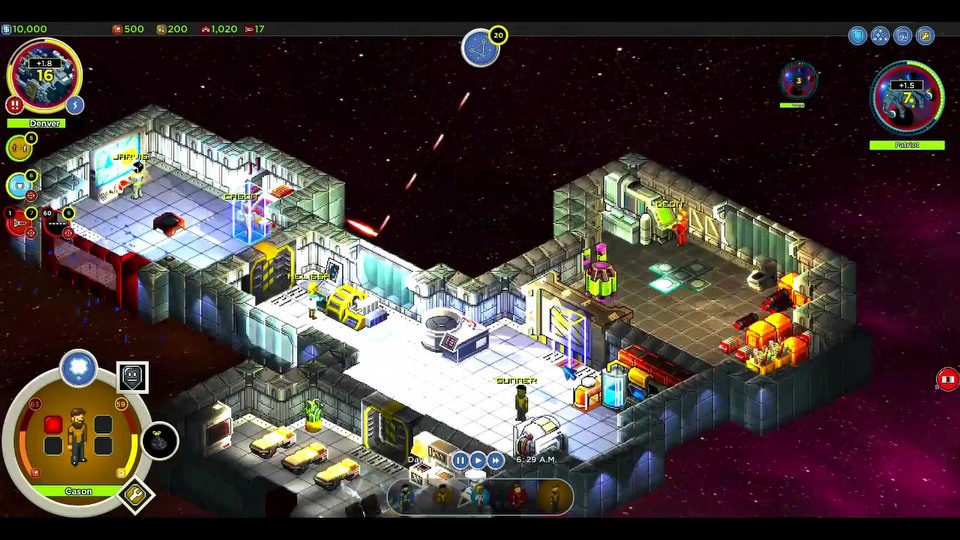Open the wrench settings button at top right
960x540 pixels.
click(926, 36)
